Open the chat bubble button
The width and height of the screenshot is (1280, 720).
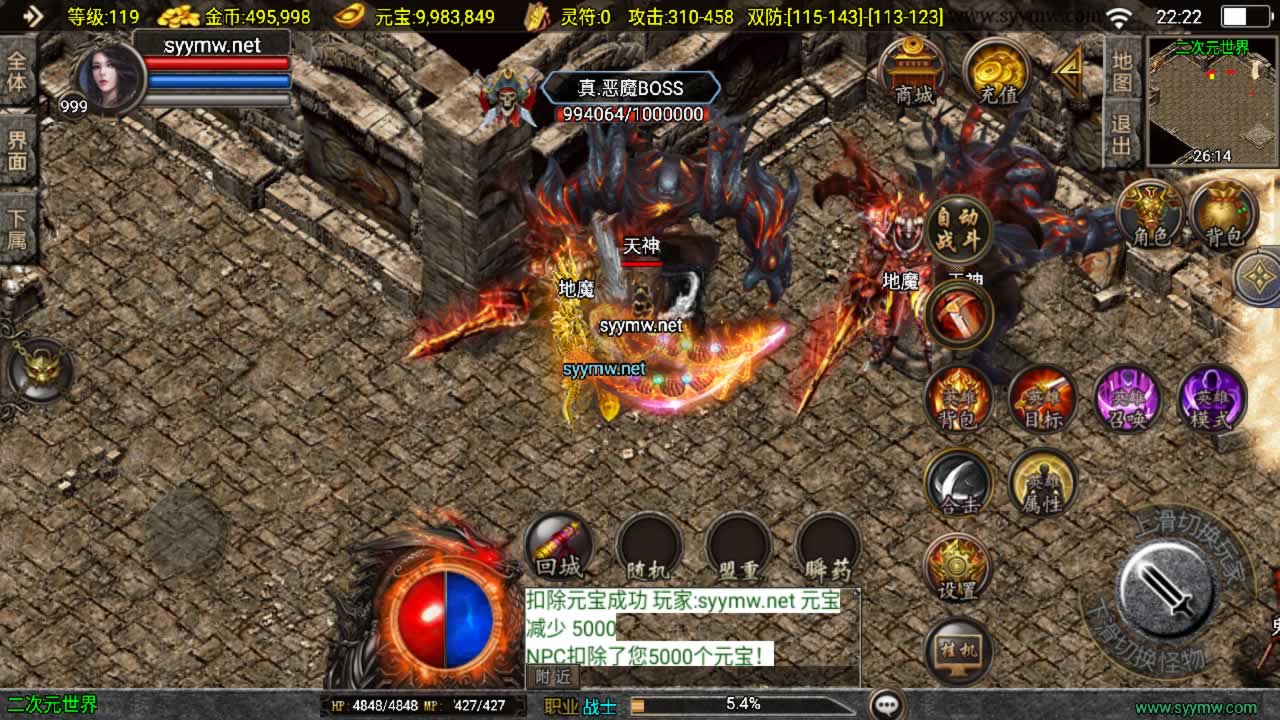[887, 705]
